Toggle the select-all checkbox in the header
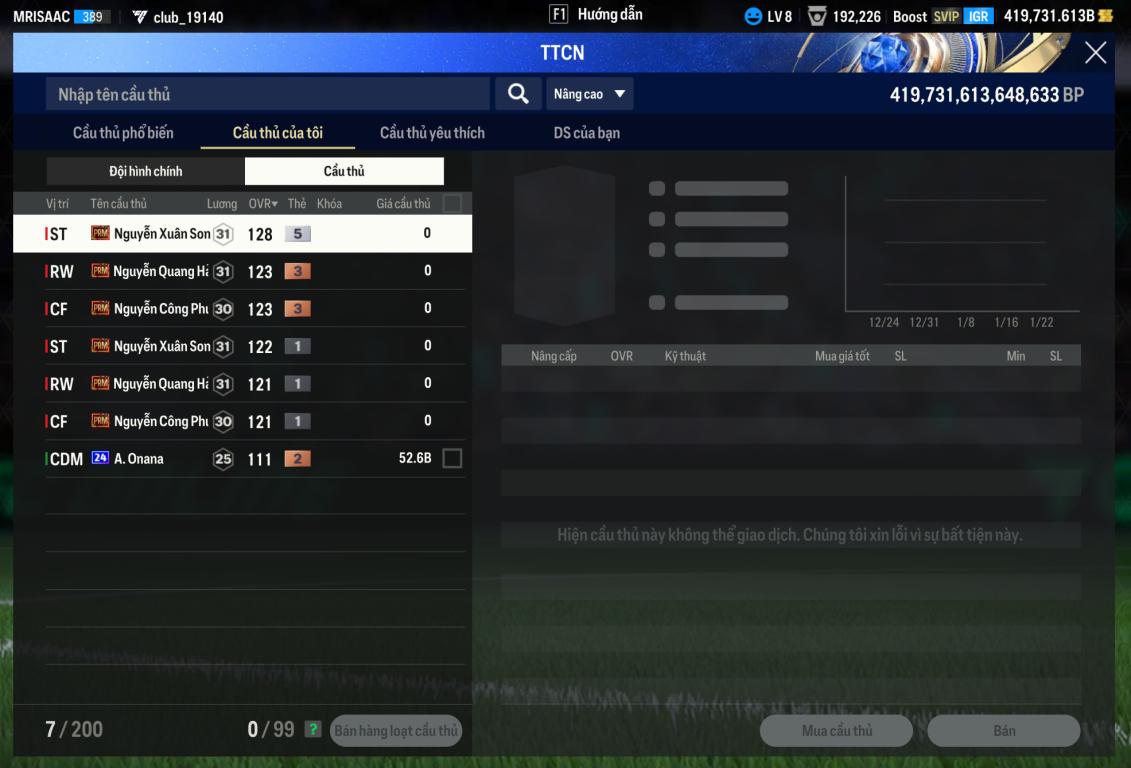The image size is (1131, 768). (x=452, y=204)
